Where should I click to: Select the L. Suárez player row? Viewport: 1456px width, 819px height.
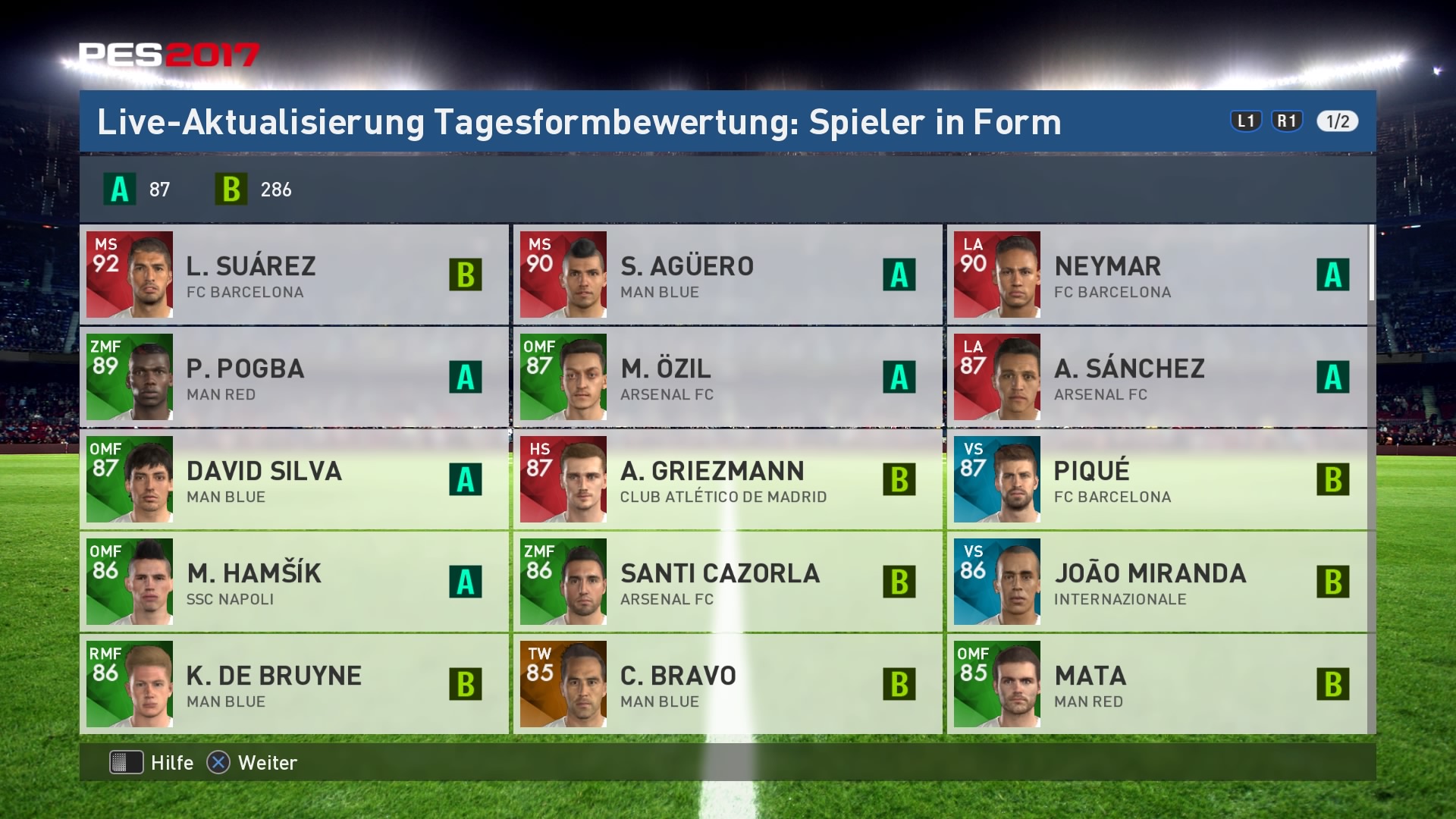coord(294,275)
